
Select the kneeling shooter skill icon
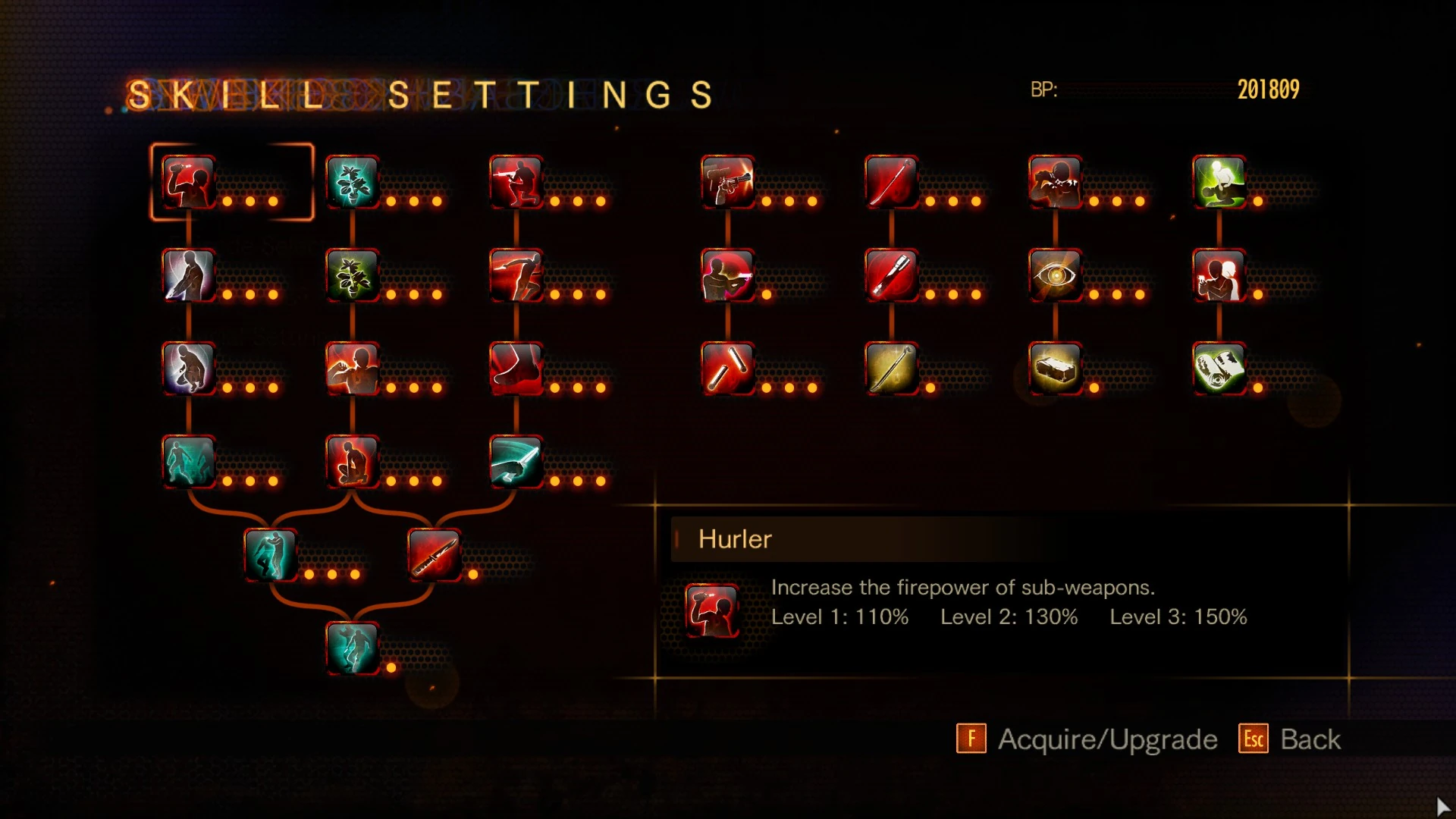pos(516,182)
